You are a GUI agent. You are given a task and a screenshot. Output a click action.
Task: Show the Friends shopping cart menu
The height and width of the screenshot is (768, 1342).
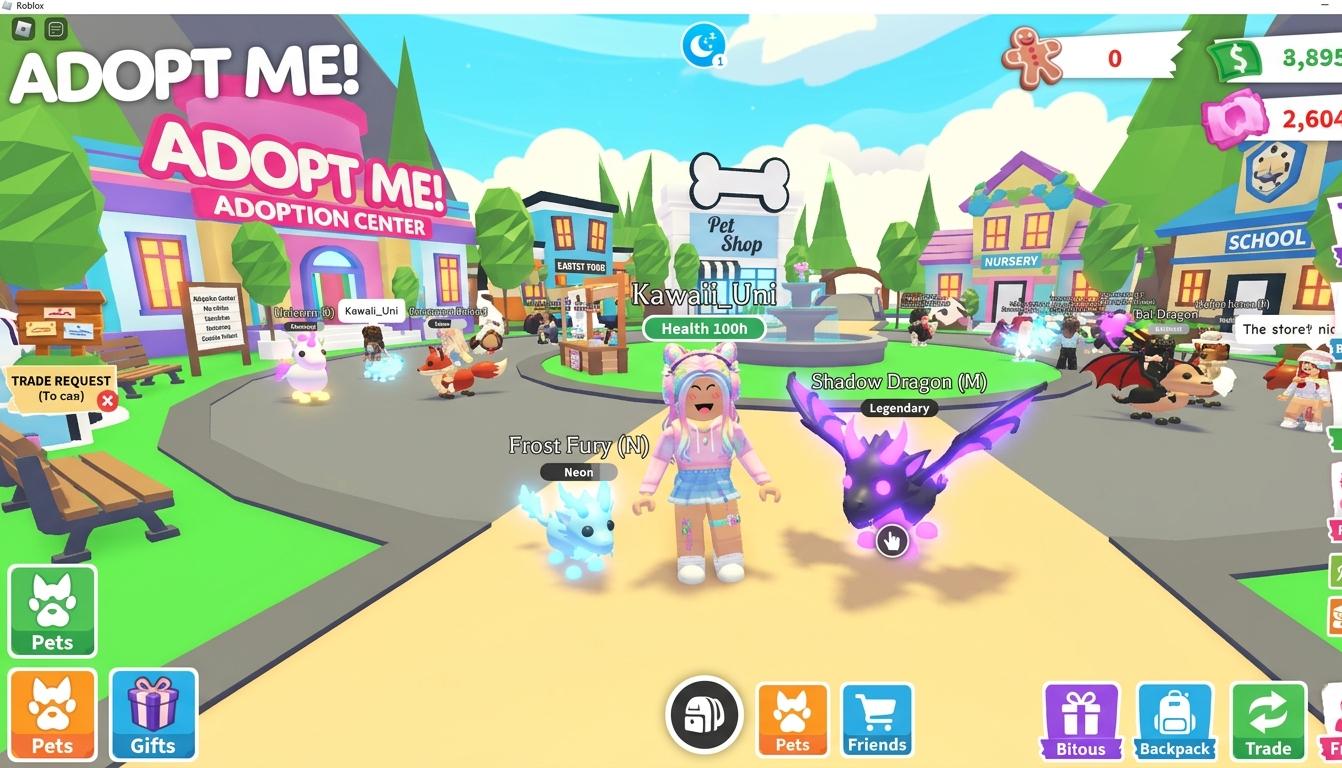877,719
